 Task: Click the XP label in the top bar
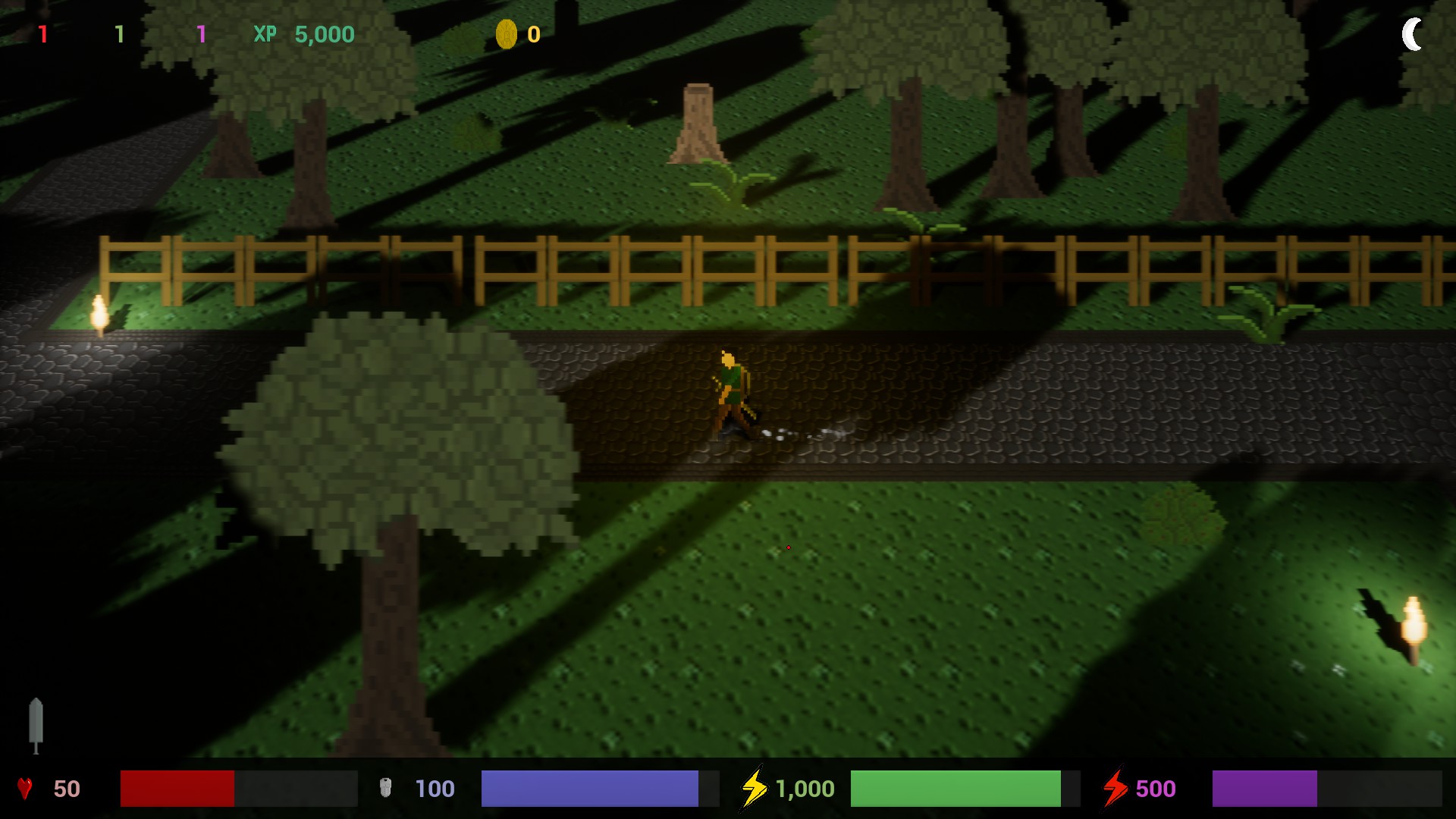point(263,35)
